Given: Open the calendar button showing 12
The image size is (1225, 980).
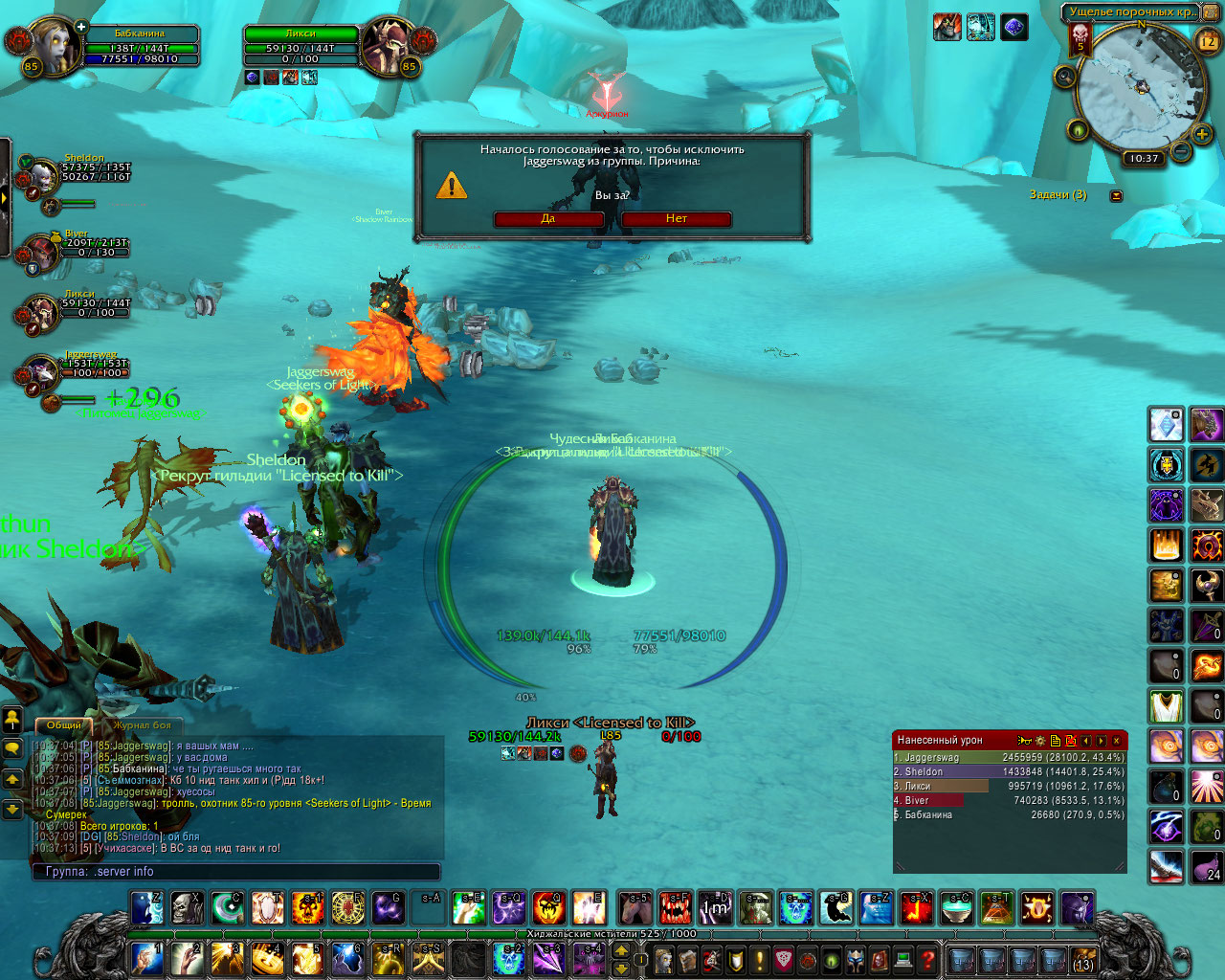Looking at the screenshot, I should tap(1208, 41).
